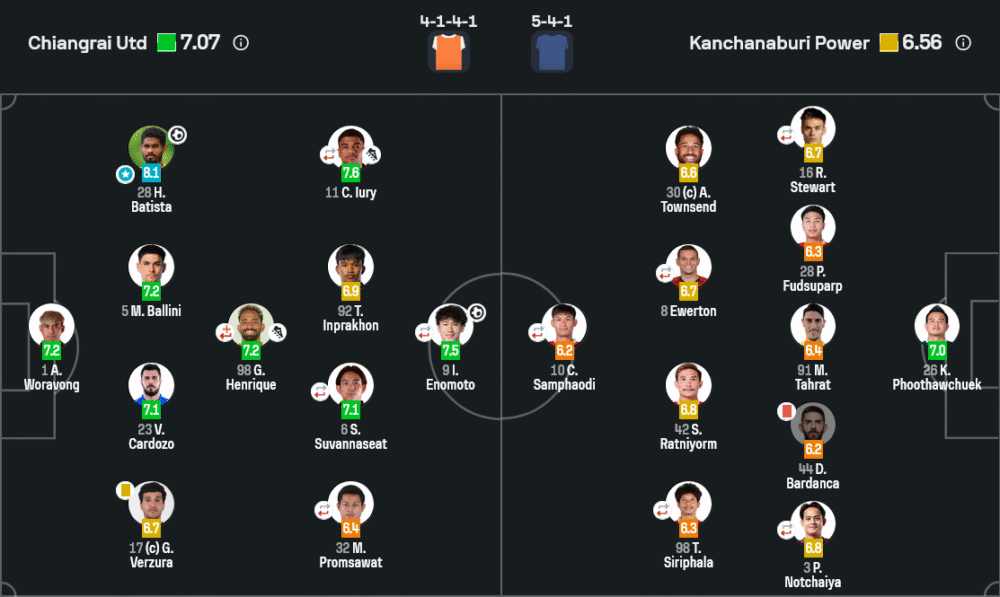Choose T. Inprakhon's portrait
The width and height of the screenshot is (1000, 597).
point(351,267)
